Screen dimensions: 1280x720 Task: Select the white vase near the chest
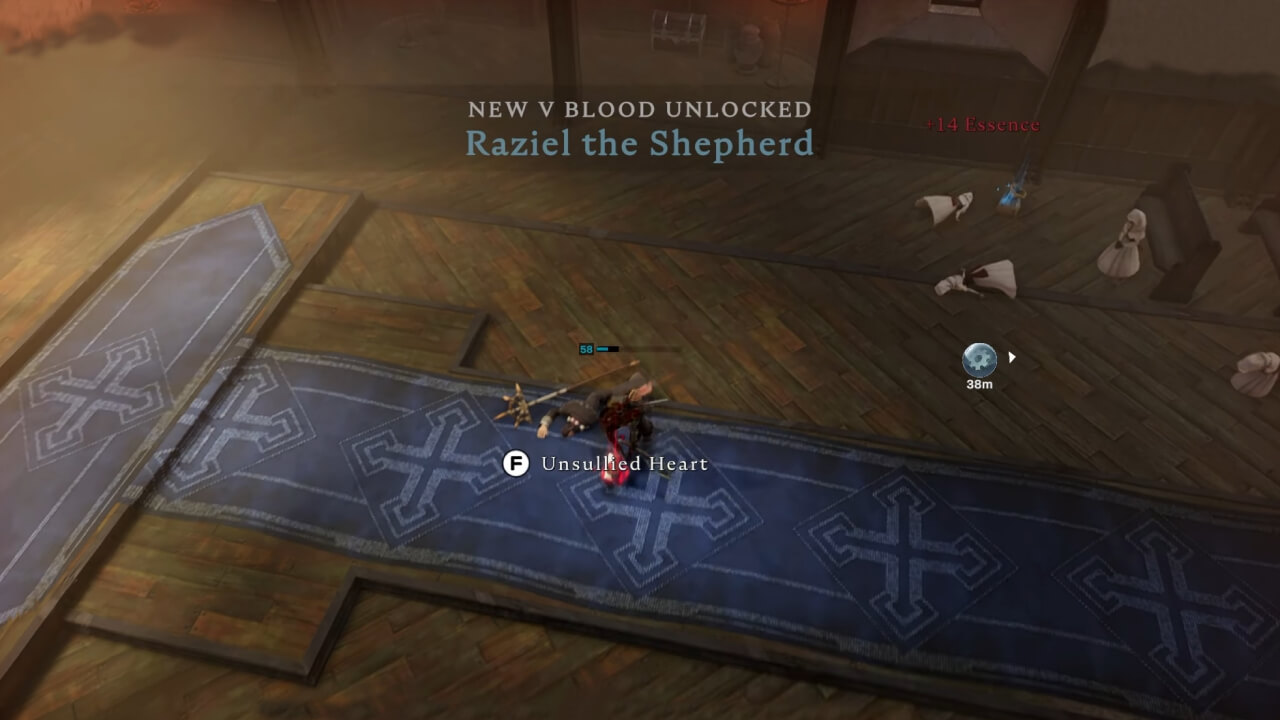pyautogui.click(x=749, y=48)
